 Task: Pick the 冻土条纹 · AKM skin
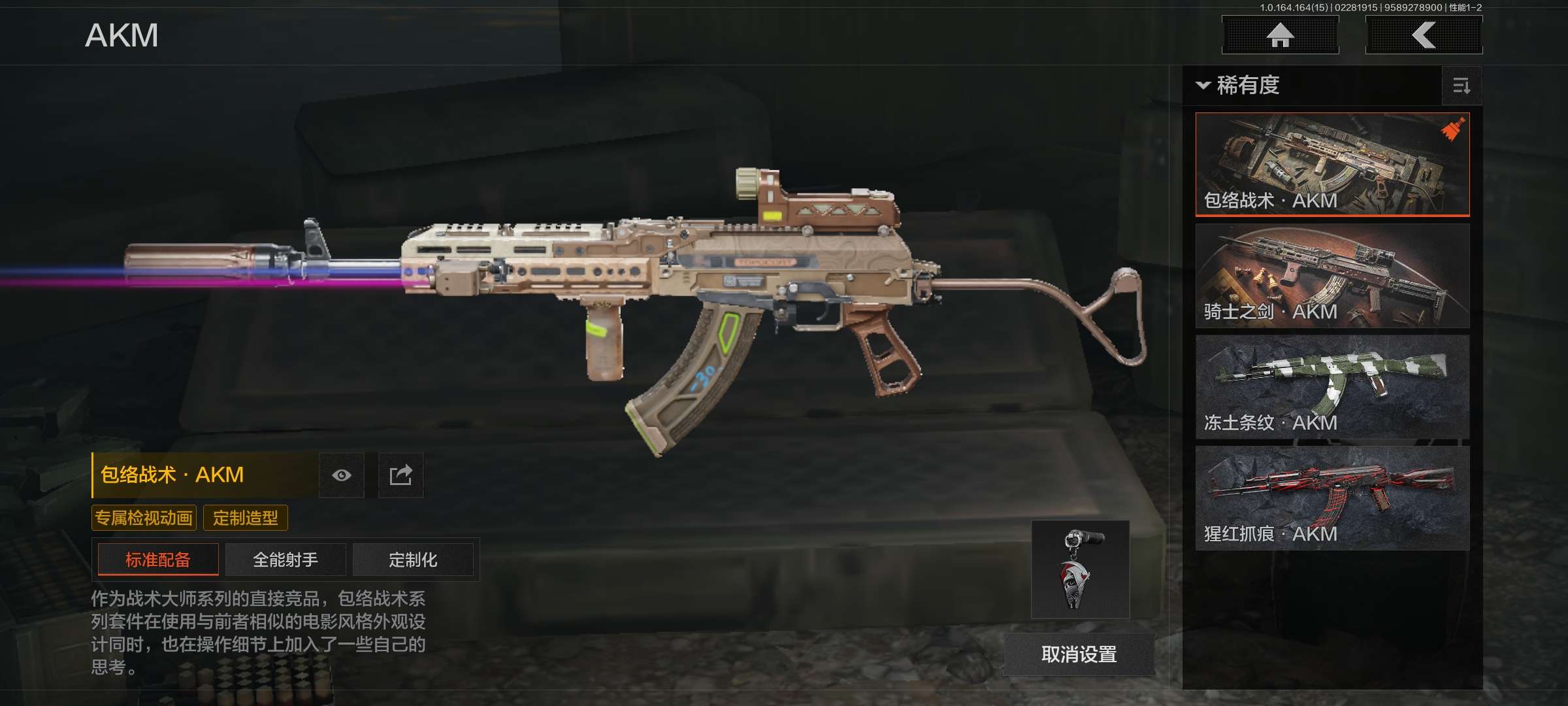tap(1332, 386)
